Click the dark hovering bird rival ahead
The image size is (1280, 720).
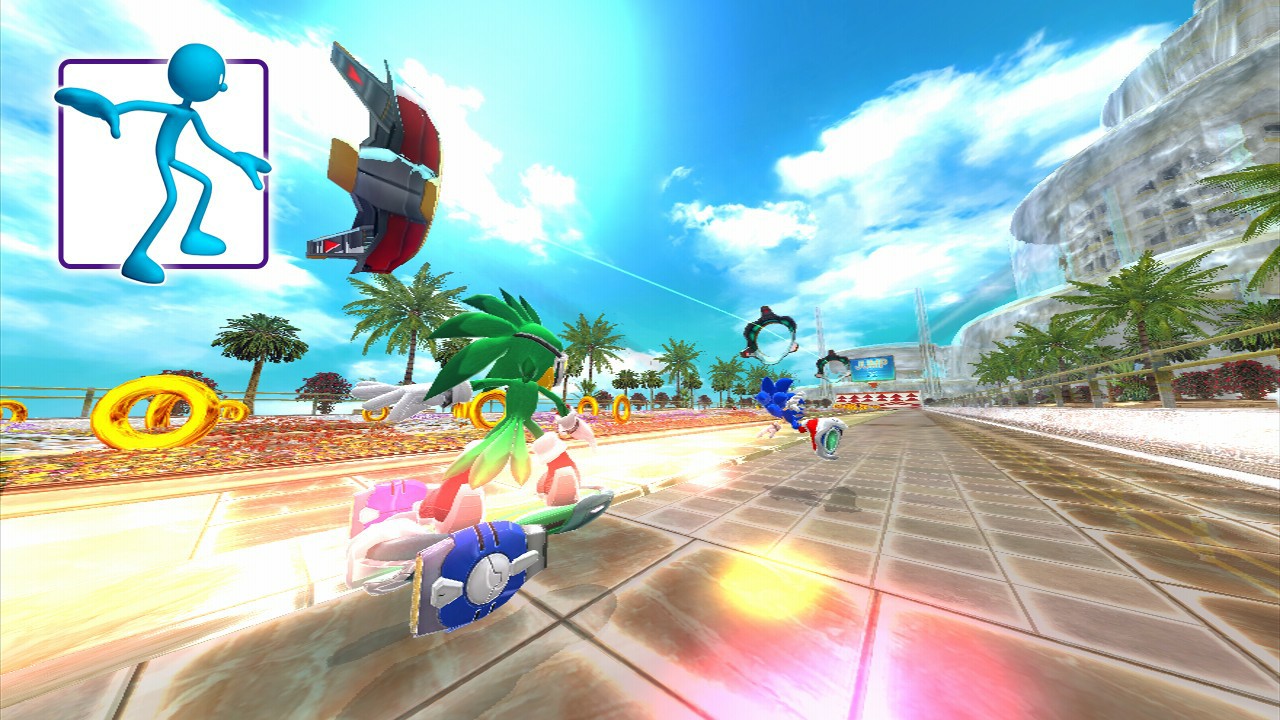768,335
